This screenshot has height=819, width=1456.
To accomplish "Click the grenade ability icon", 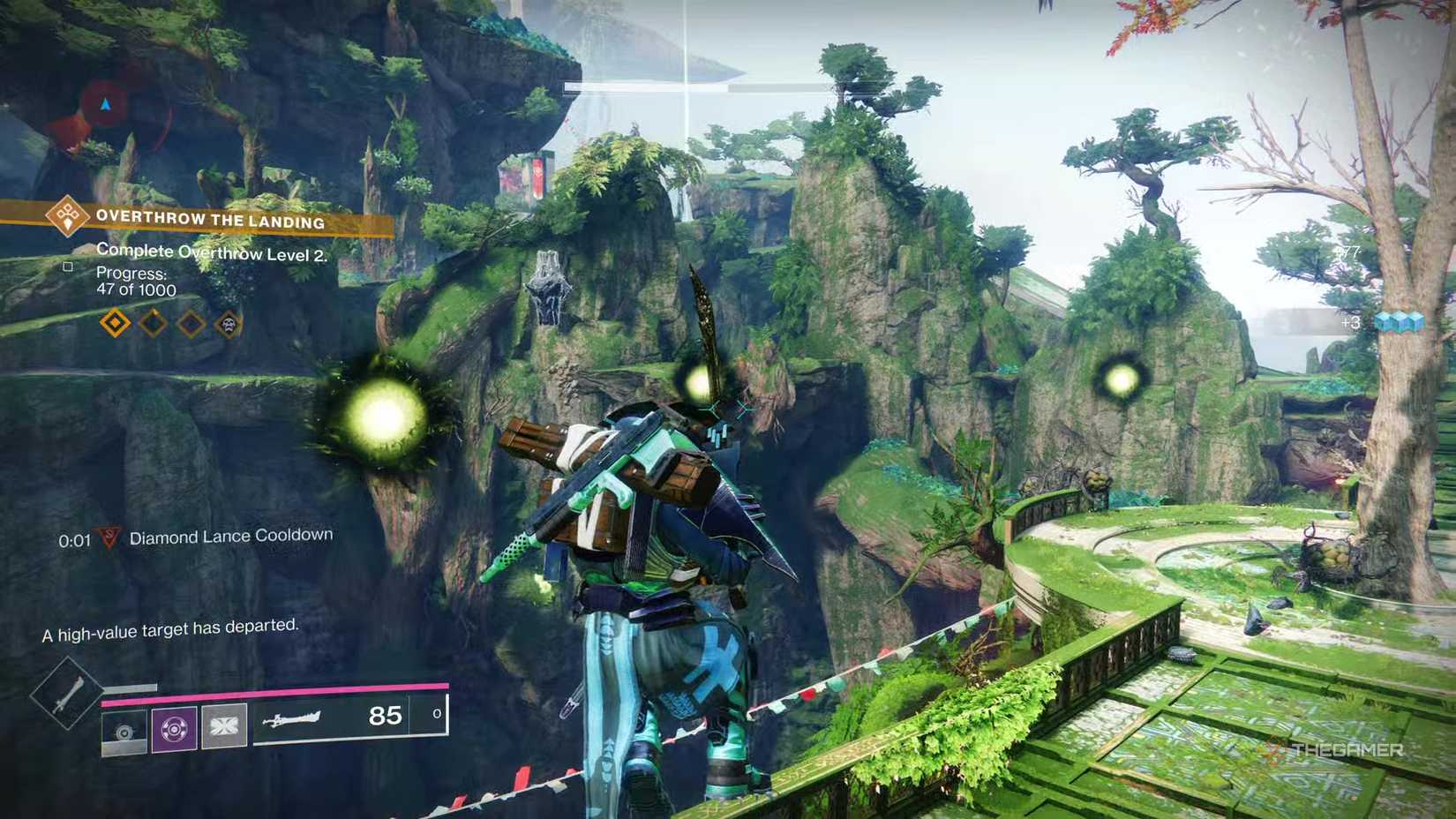I will (x=124, y=733).
